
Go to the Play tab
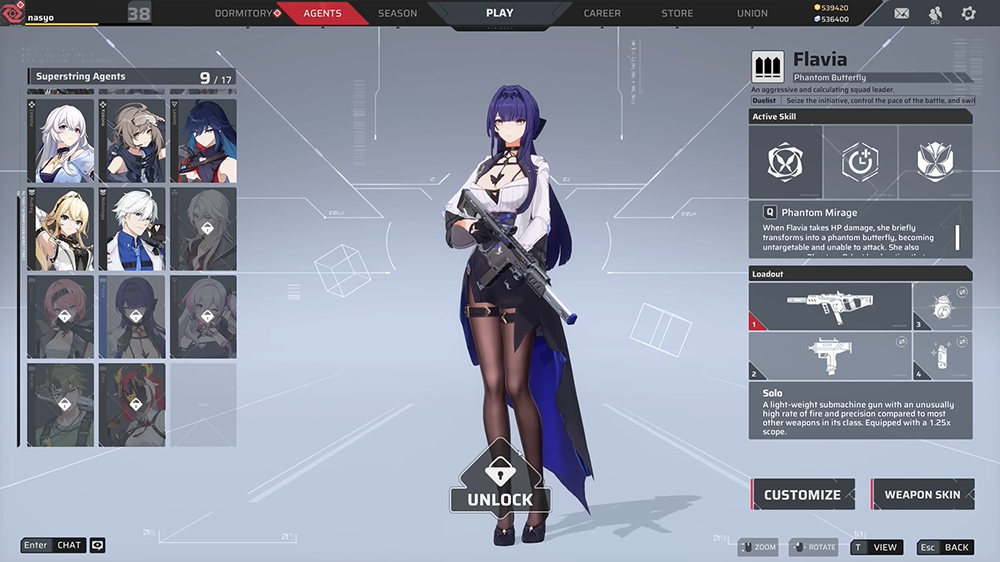click(499, 13)
